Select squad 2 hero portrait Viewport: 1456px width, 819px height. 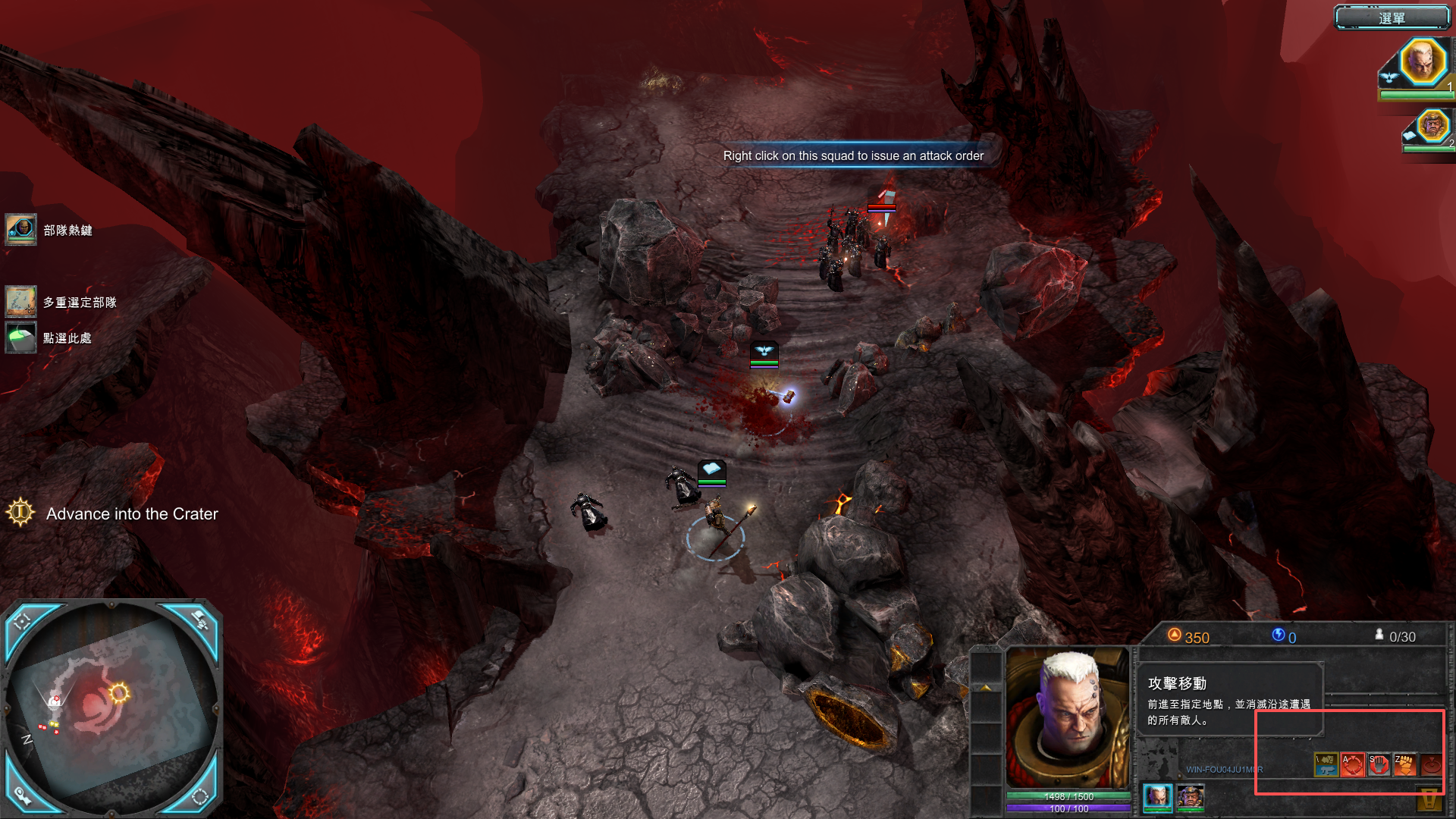point(1432,125)
